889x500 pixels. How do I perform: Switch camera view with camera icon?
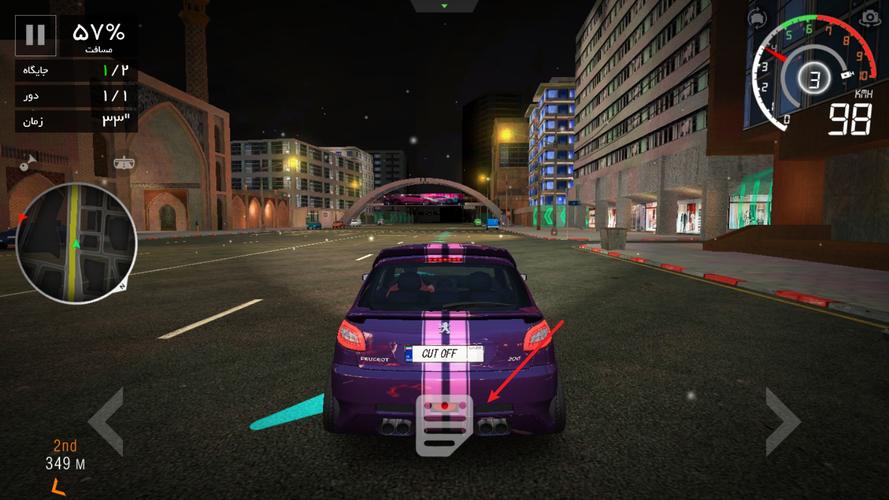click(869, 20)
